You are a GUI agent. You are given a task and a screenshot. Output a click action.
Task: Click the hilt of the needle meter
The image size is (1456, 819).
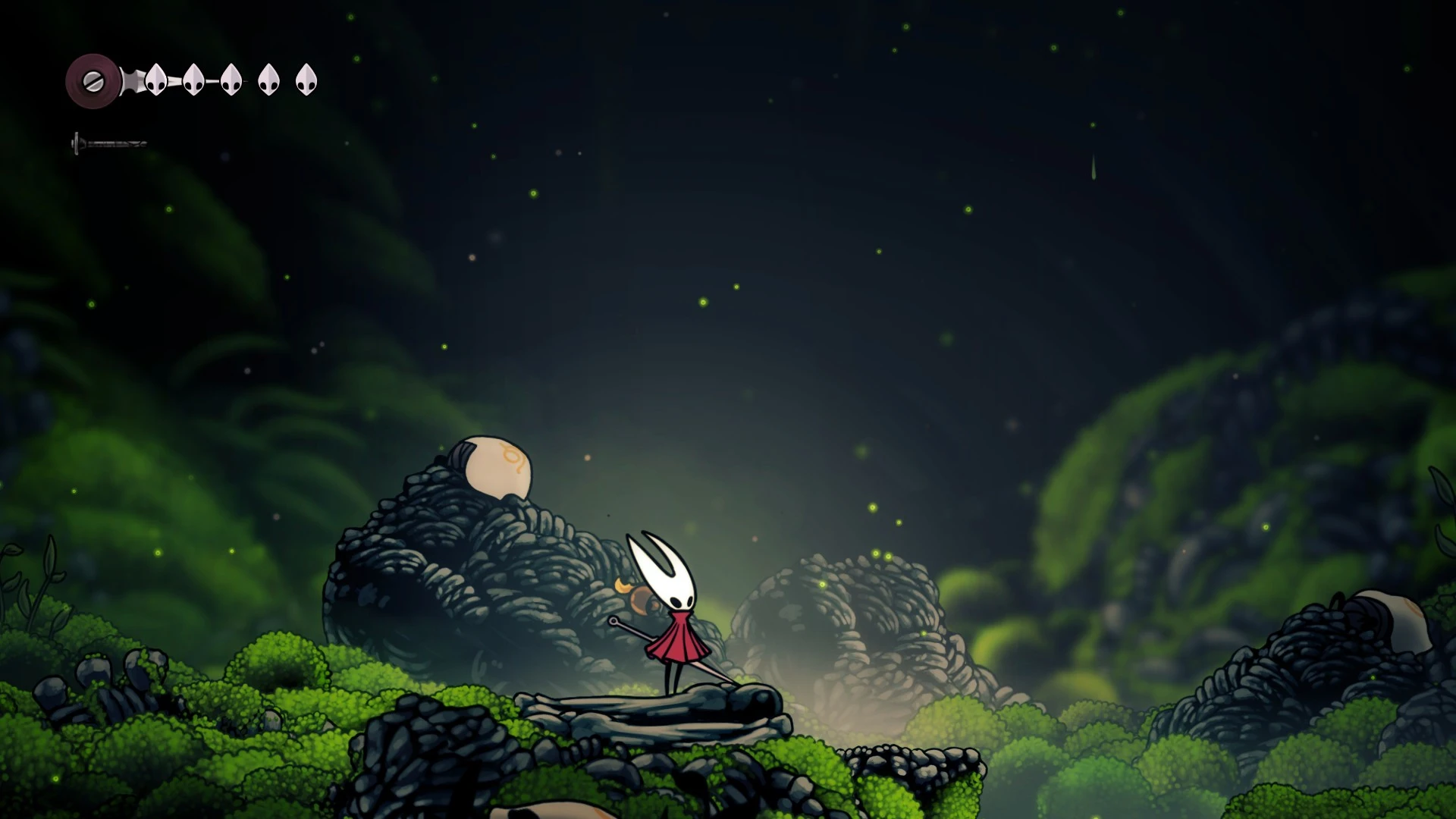pyautogui.click(x=77, y=143)
